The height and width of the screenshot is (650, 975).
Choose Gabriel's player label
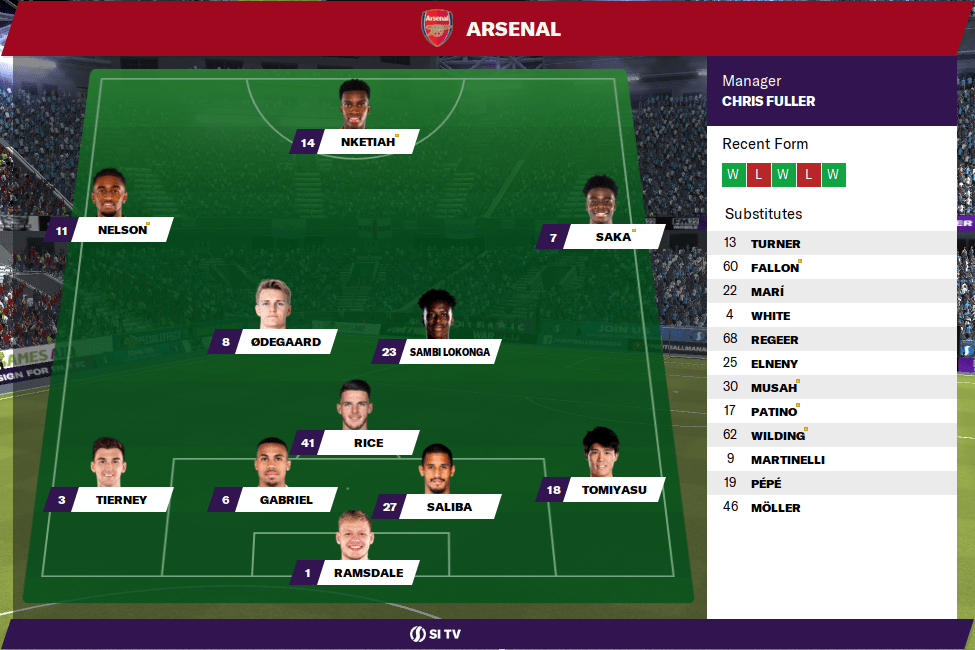point(286,500)
